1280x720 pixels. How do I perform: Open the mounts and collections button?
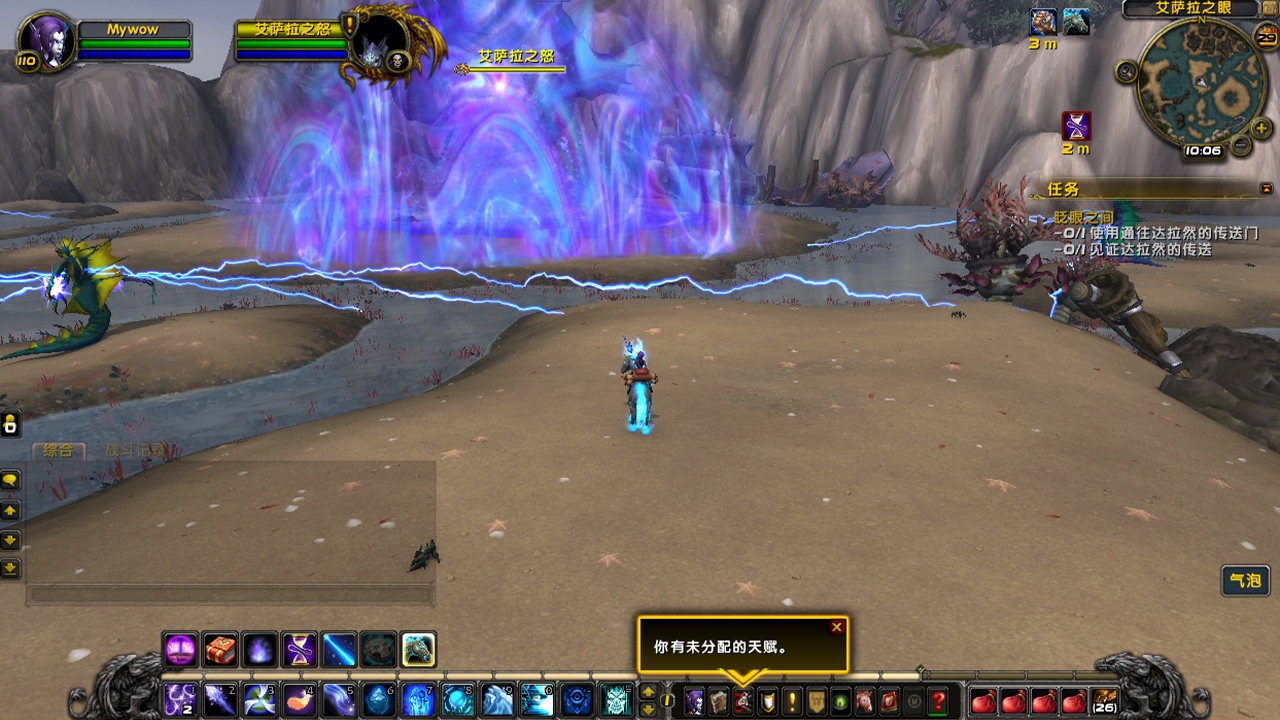pos(864,701)
